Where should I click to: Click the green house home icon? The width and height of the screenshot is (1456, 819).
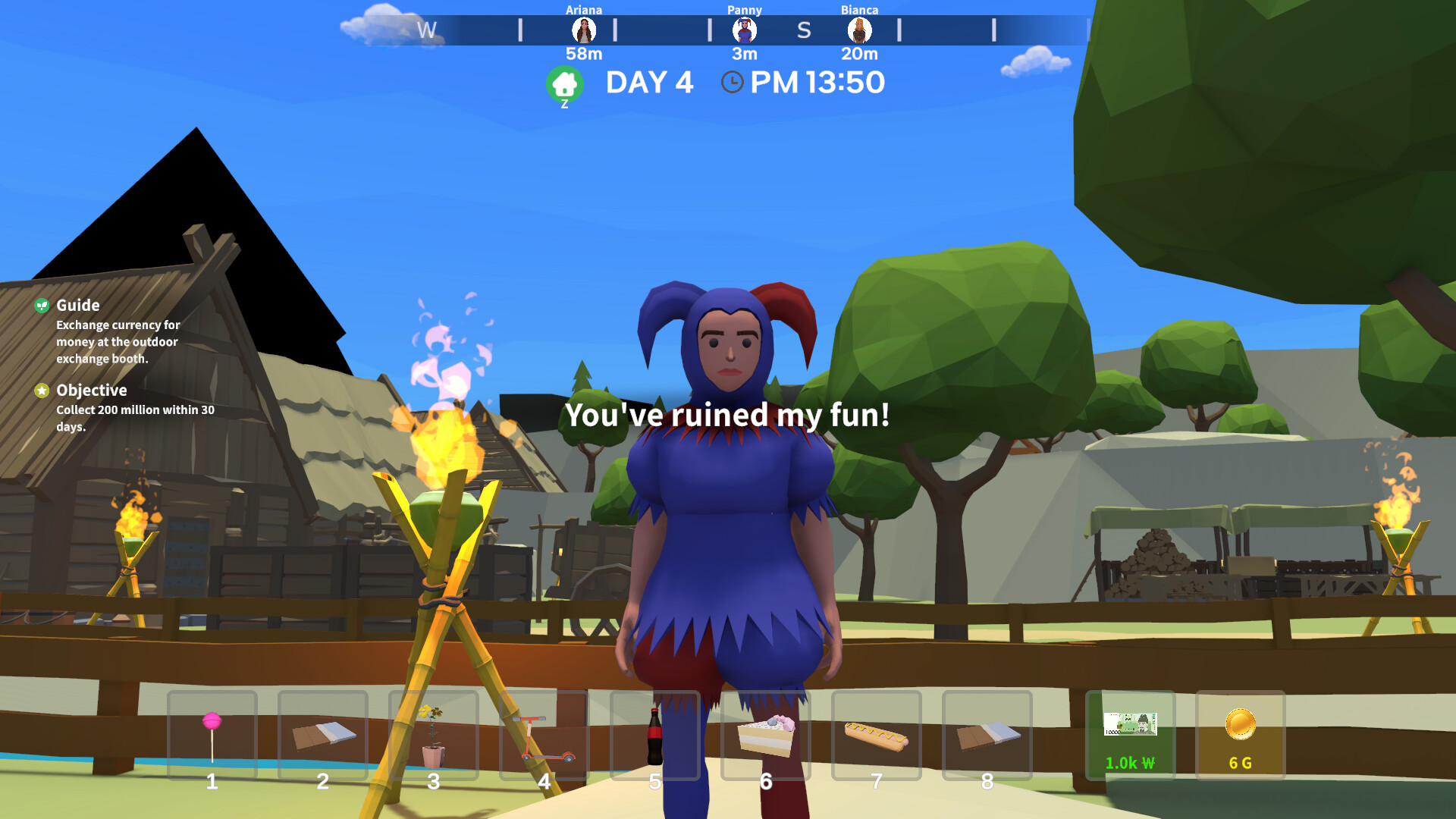(564, 82)
